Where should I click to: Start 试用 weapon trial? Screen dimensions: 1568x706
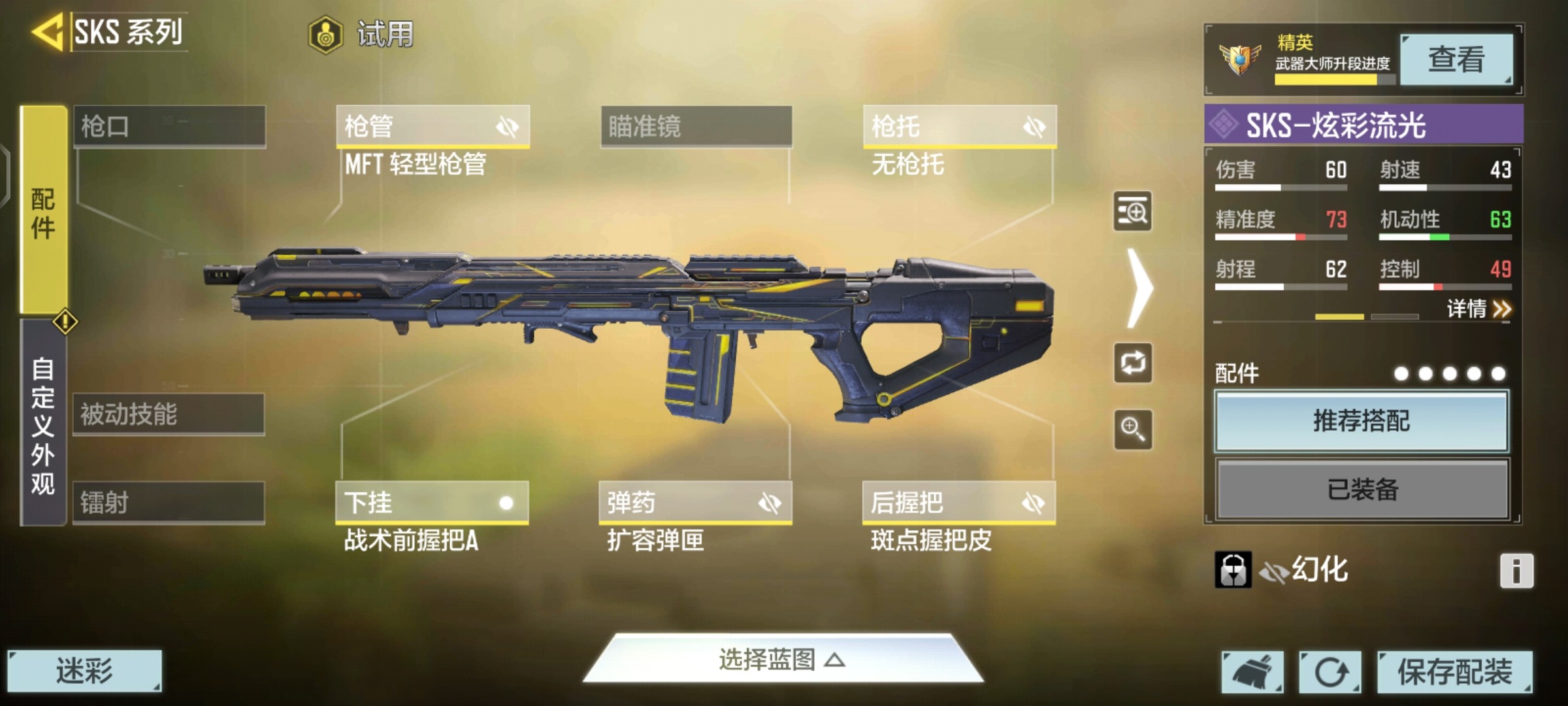(x=362, y=34)
